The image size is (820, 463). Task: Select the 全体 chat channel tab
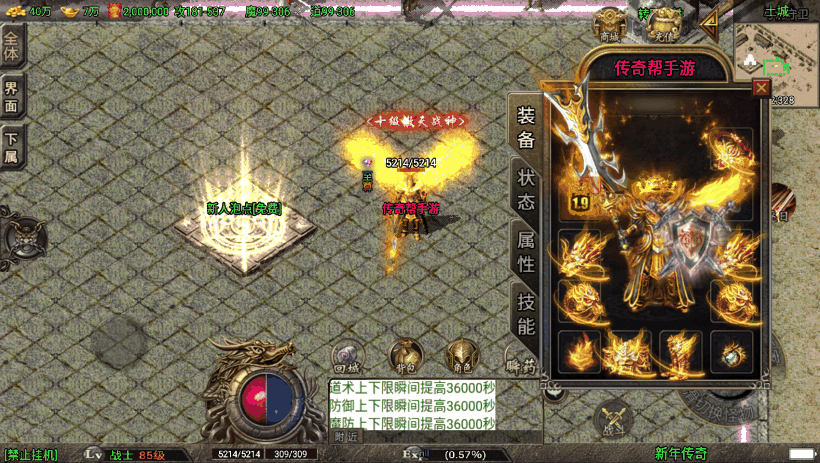pos(12,48)
